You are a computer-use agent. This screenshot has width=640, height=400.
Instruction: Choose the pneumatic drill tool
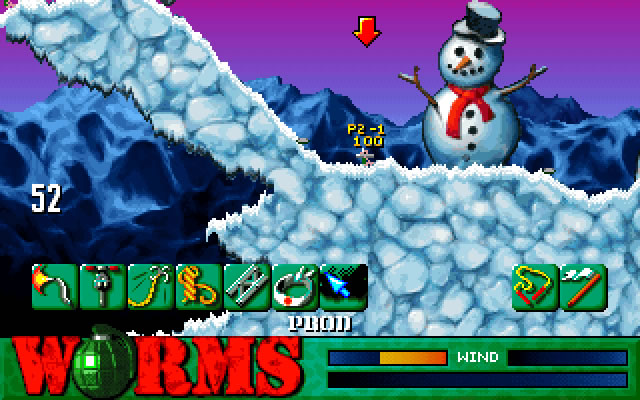coord(102,287)
